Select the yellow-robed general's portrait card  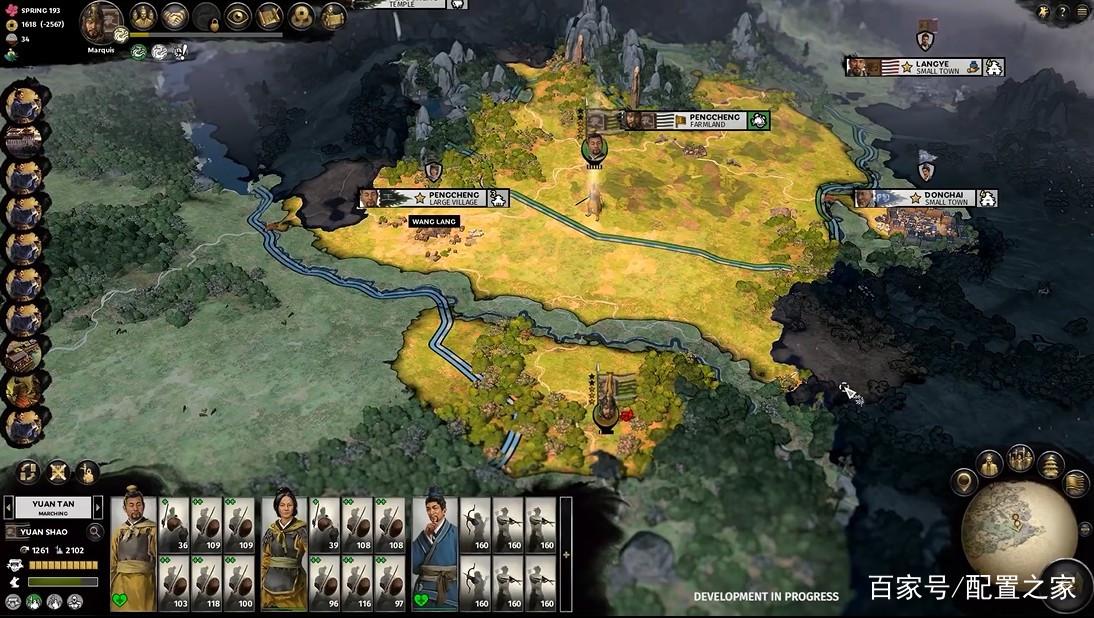[133, 554]
